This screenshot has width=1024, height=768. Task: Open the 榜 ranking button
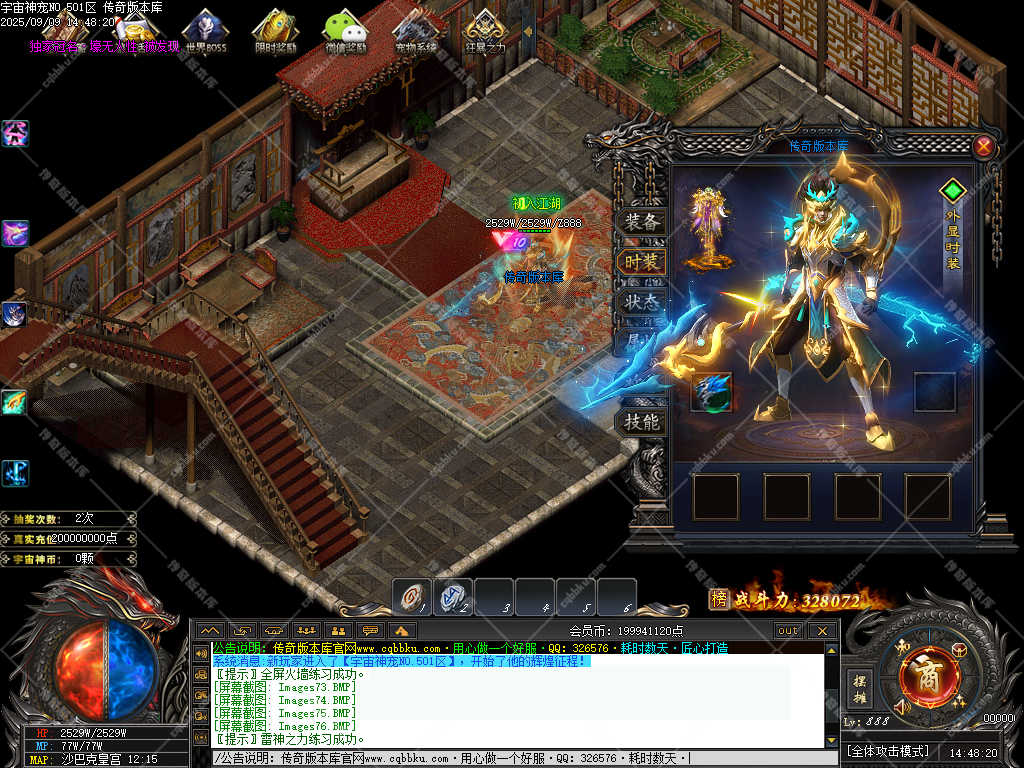tap(718, 599)
